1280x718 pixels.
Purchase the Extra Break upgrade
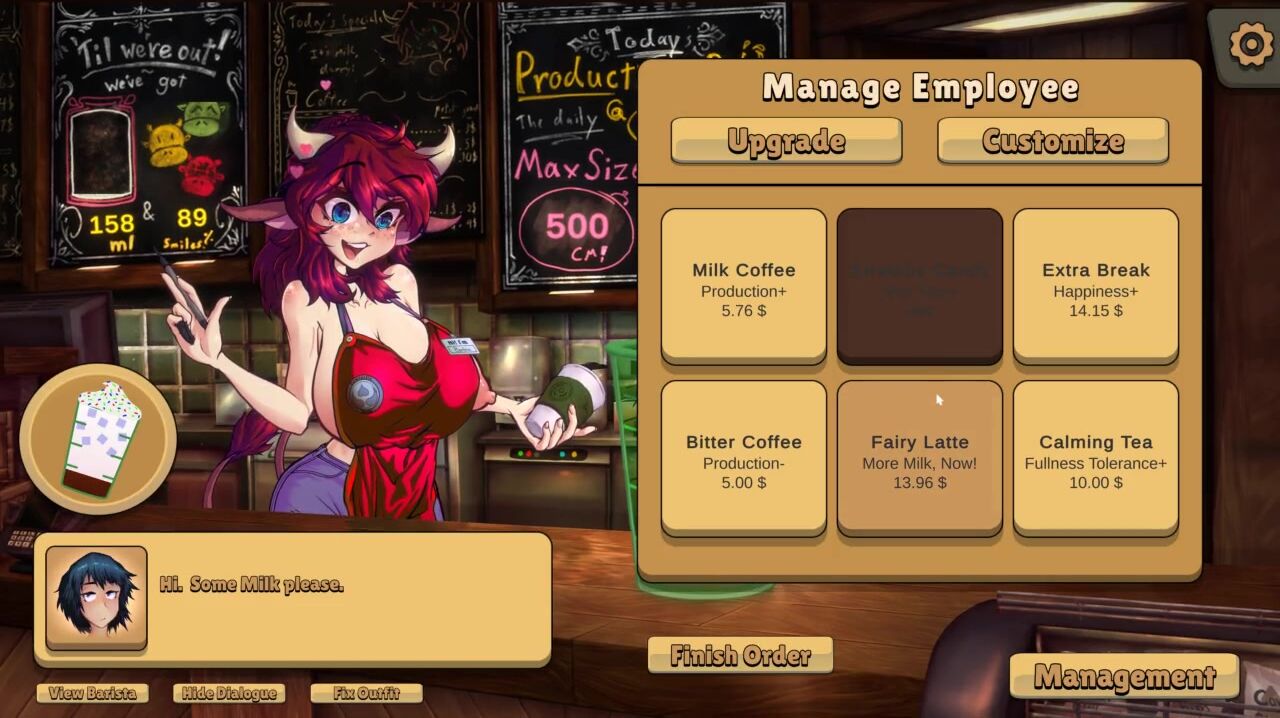pos(1096,286)
